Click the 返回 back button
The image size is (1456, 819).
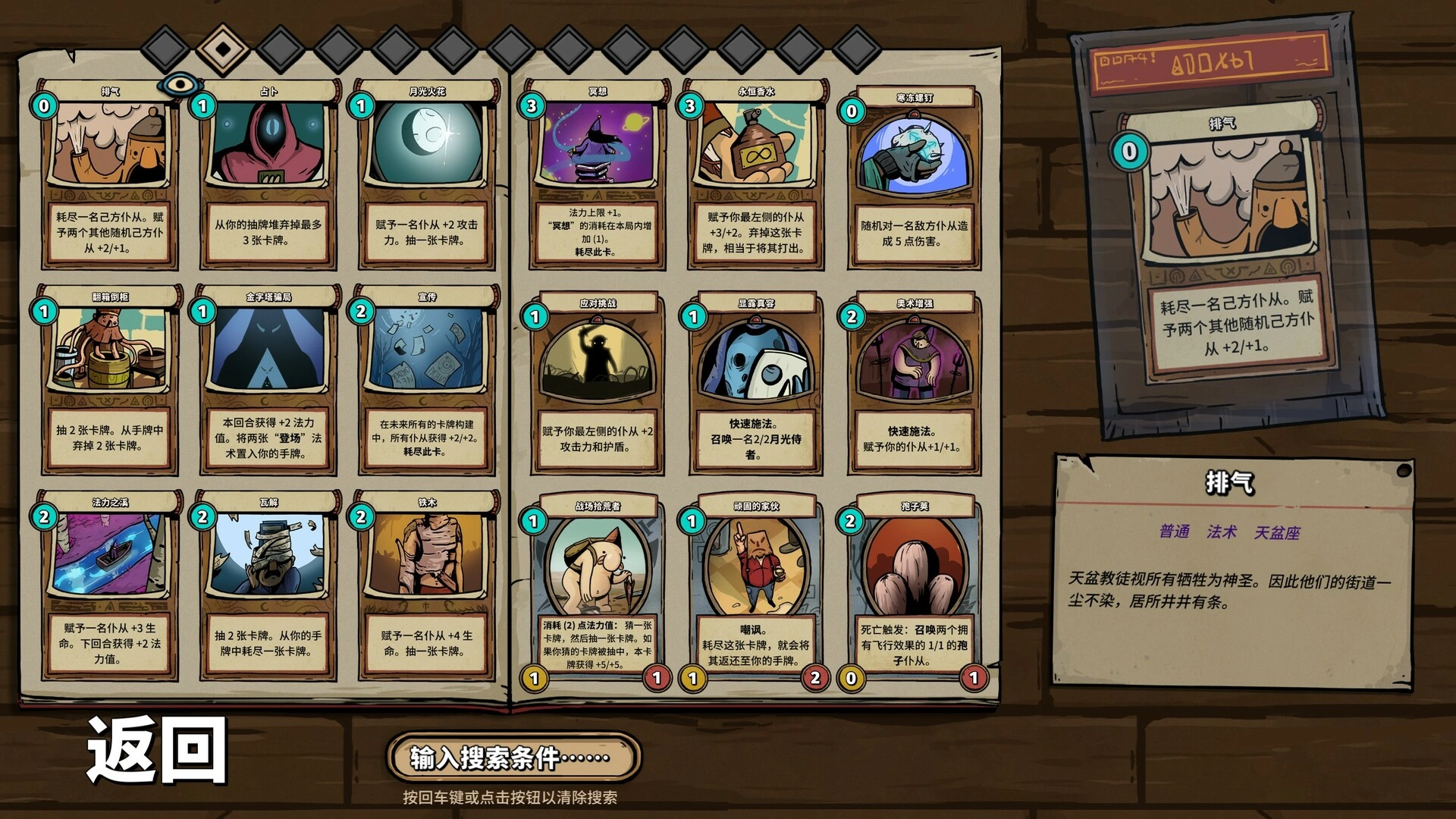157,749
